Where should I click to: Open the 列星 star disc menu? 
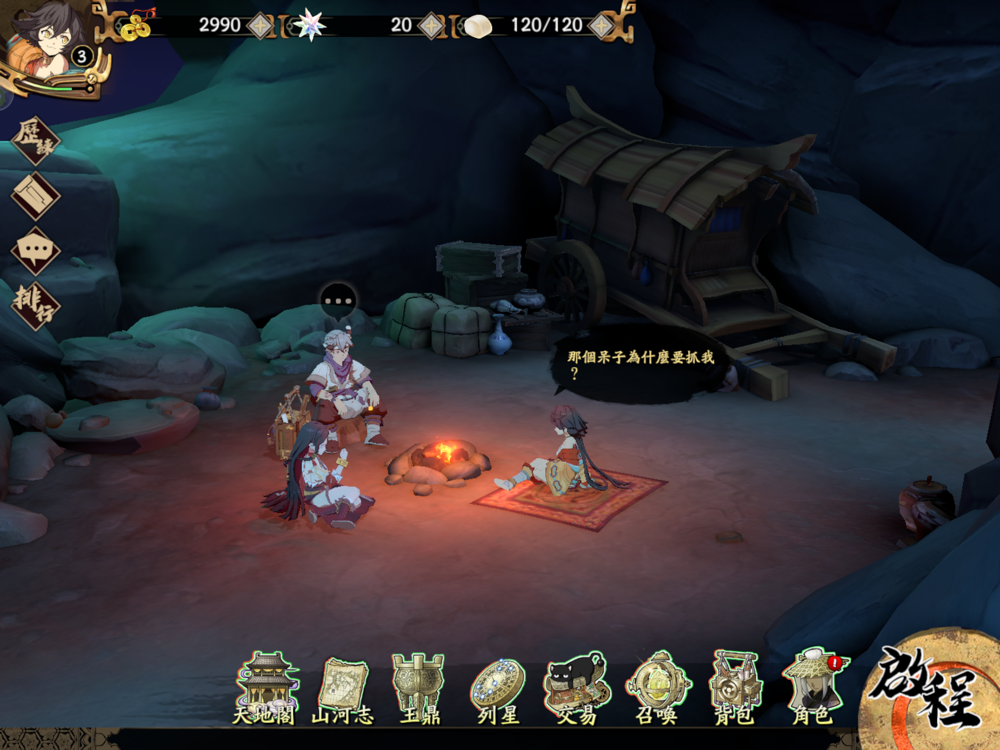pyautogui.click(x=497, y=687)
